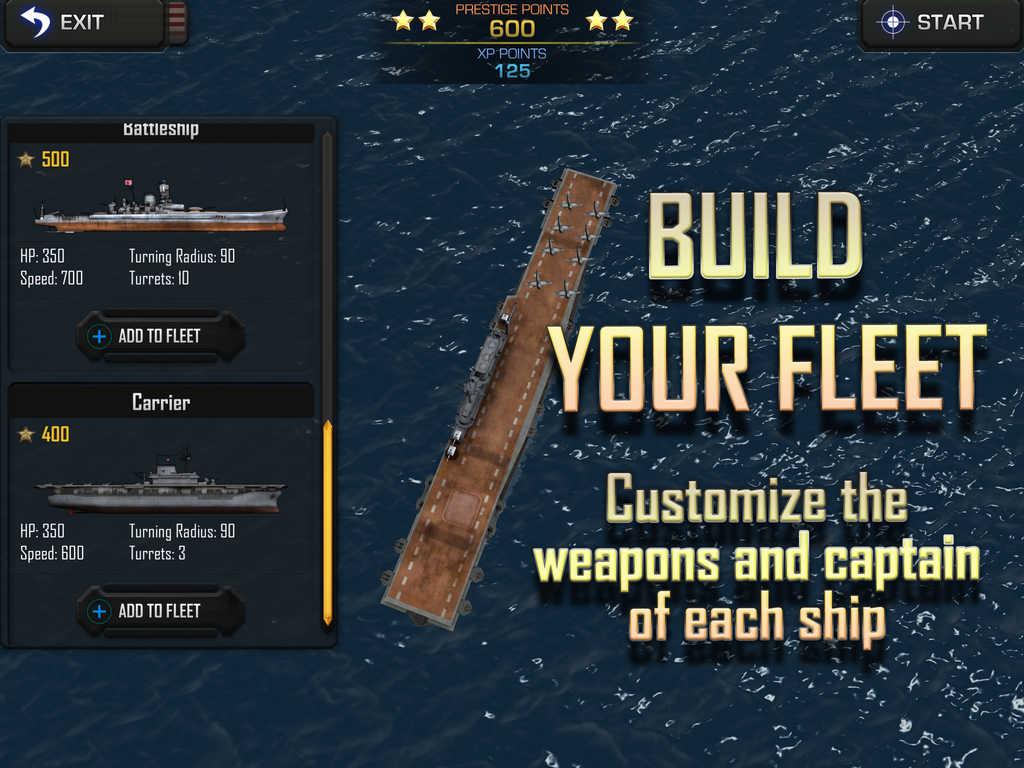Image resolution: width=1024 pixels, height=768 pixels.
Task: Exit the fleet builder screen
Action: pyautogui.click(x=66, y=23)
